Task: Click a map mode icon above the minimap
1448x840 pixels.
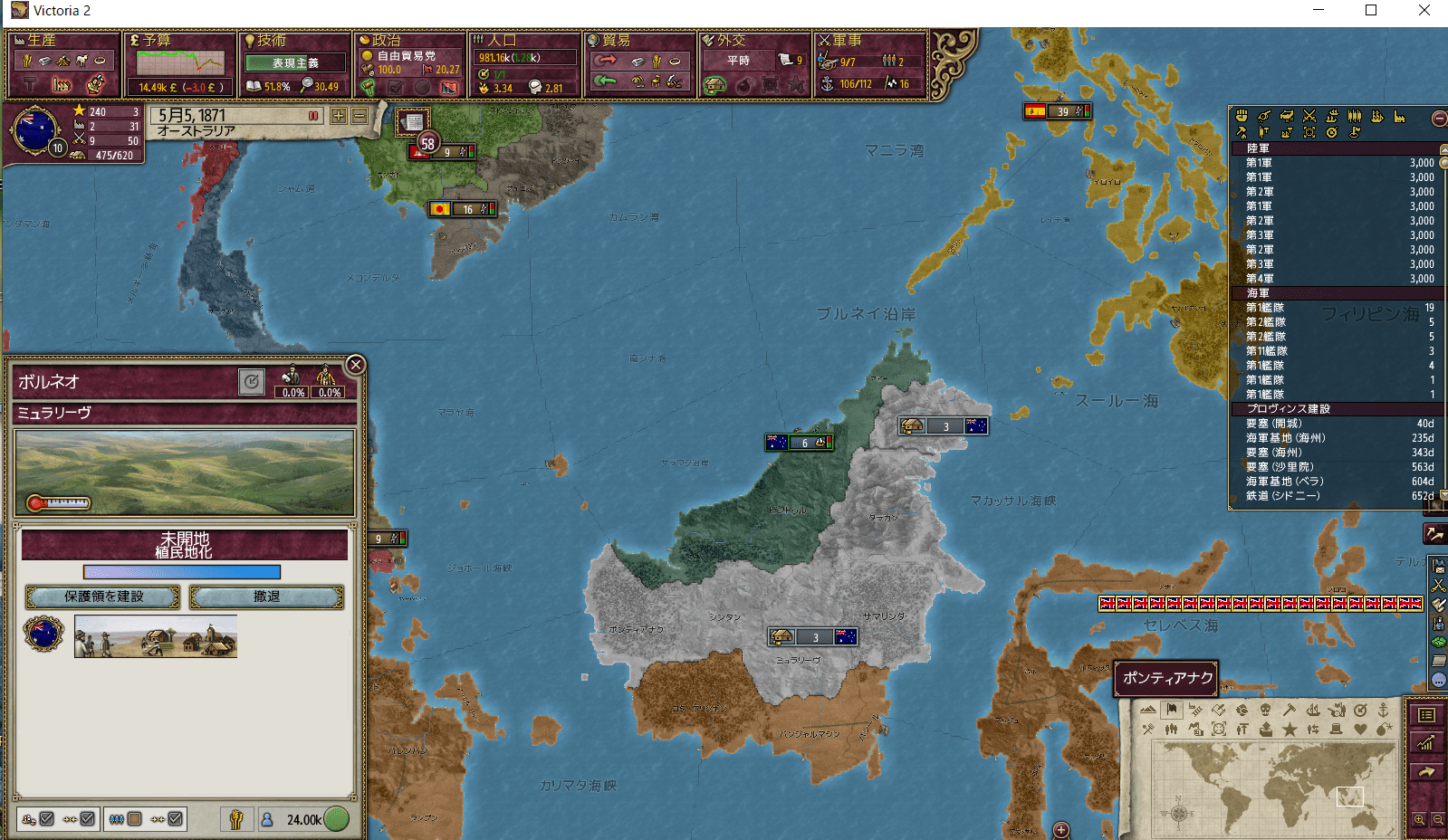Action: (1173, 709)
